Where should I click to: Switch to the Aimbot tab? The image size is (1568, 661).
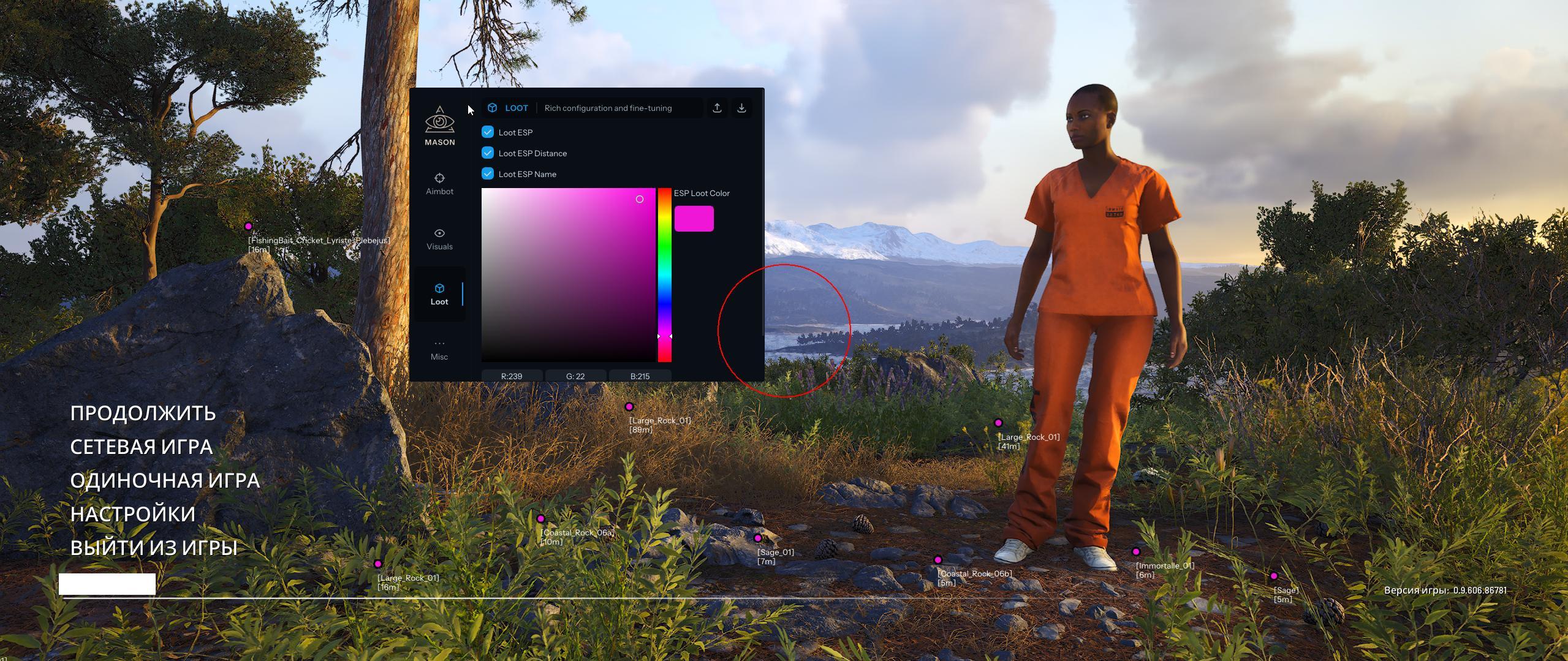[439, 184]
